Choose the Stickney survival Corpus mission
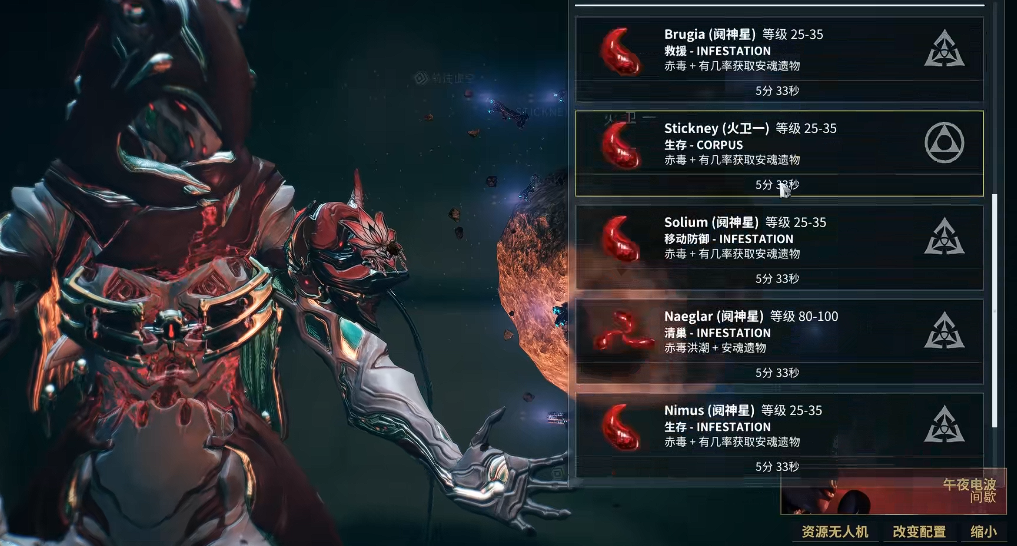Image resolution: width=1017 pixels, height=546 pixels. [778, 152]
